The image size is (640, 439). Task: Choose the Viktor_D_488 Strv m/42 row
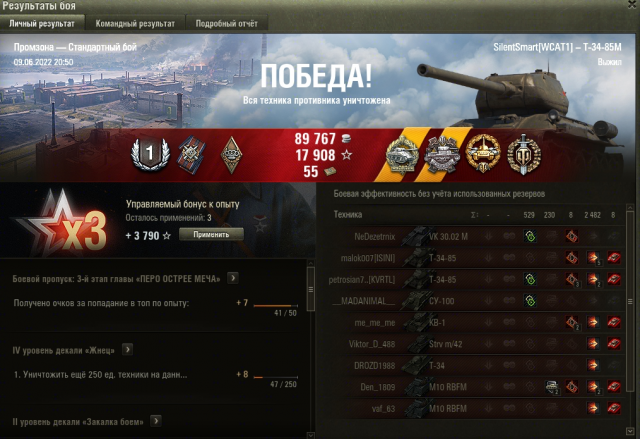(470, 344)
